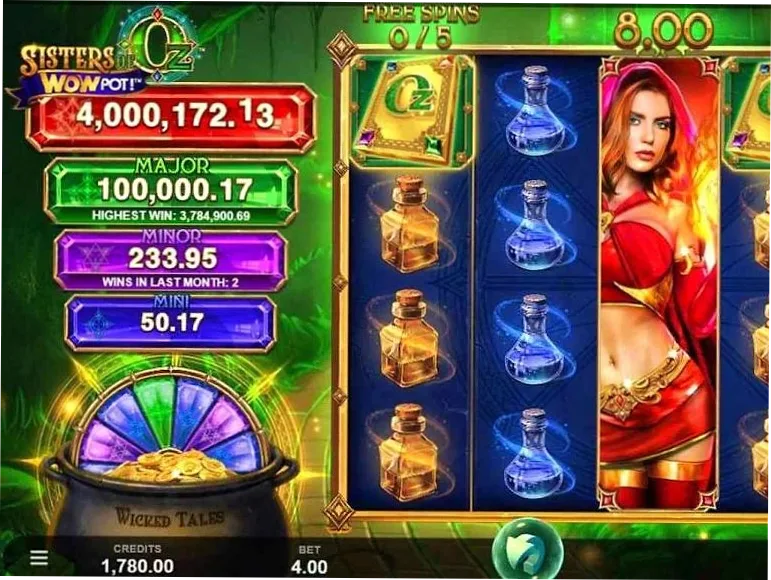This screenshot has width=771, height=580.
Task: Open the bet amount setting
Action: pos(310,558)
